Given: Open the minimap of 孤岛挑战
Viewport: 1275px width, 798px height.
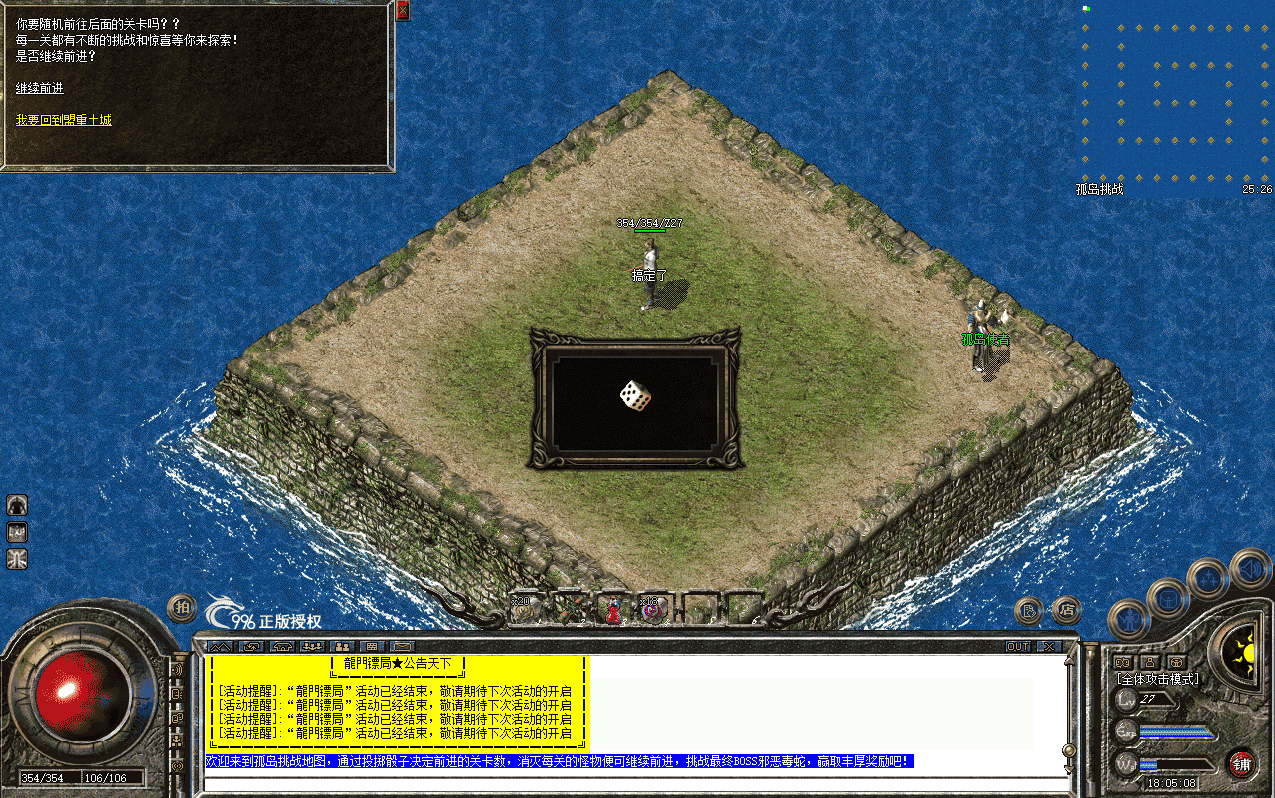Looking at the screenshot, I should tap(1175, 95).
